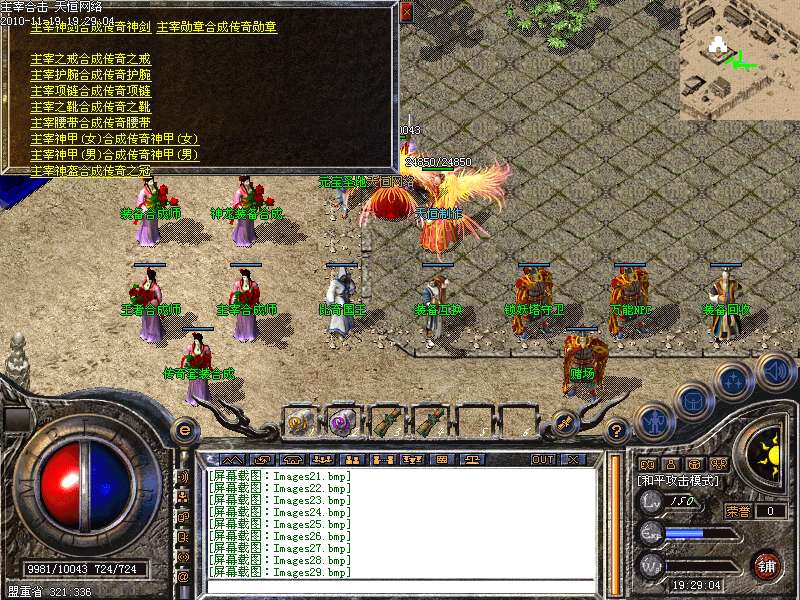Use the purple swirl scroll in belt
Image resolution: width=800 pixels, height=600 pixels.
[342, 421]
